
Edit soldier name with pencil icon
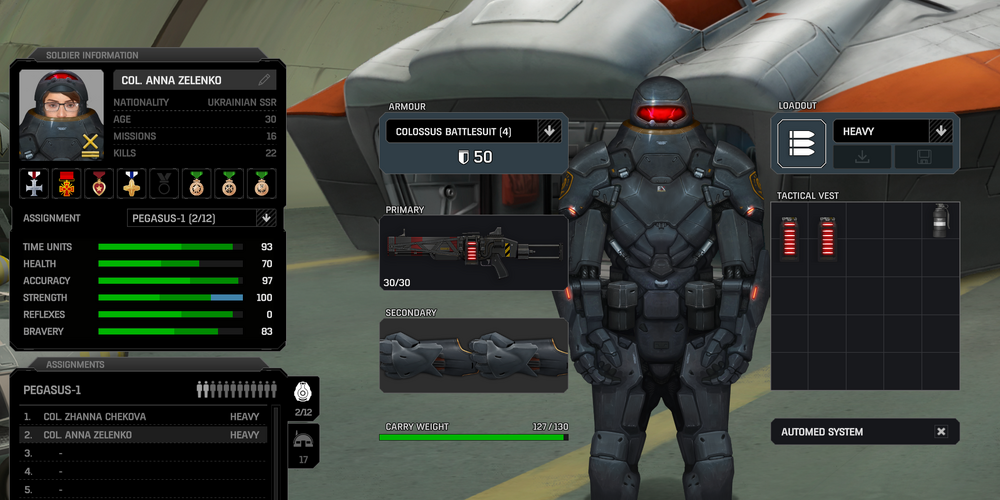pyautogui.click(x=264, y=80)
